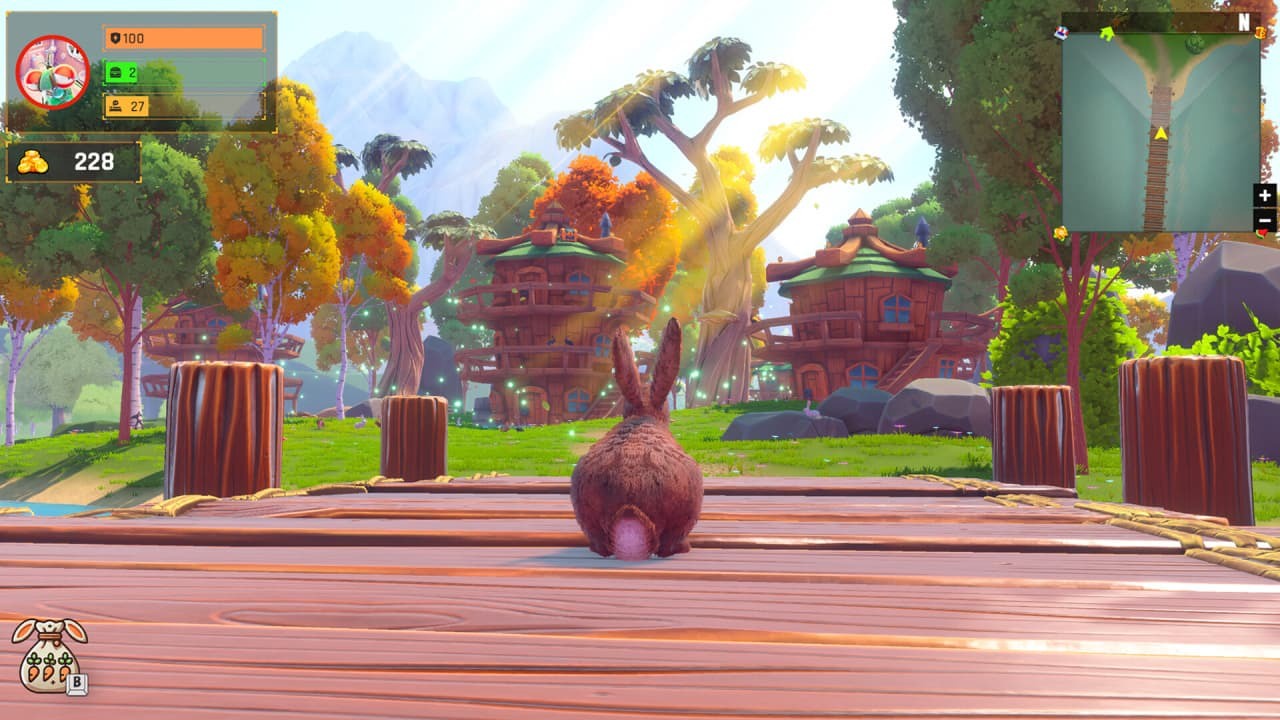Click the coin marker at the minimap's bottom left
This screenshot has height=720, width=1280.
1062,234
